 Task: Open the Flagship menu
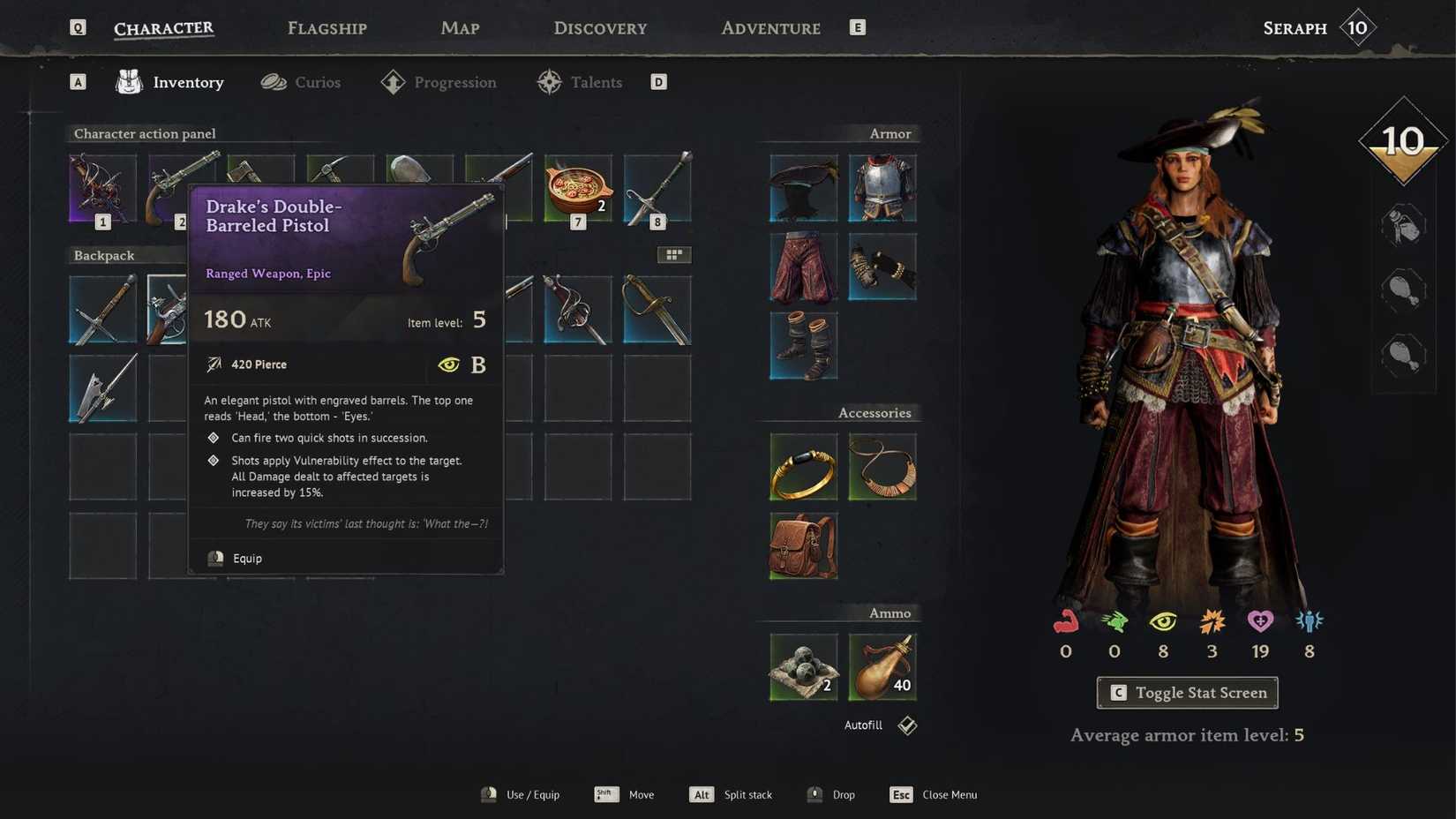click(326, 27)
